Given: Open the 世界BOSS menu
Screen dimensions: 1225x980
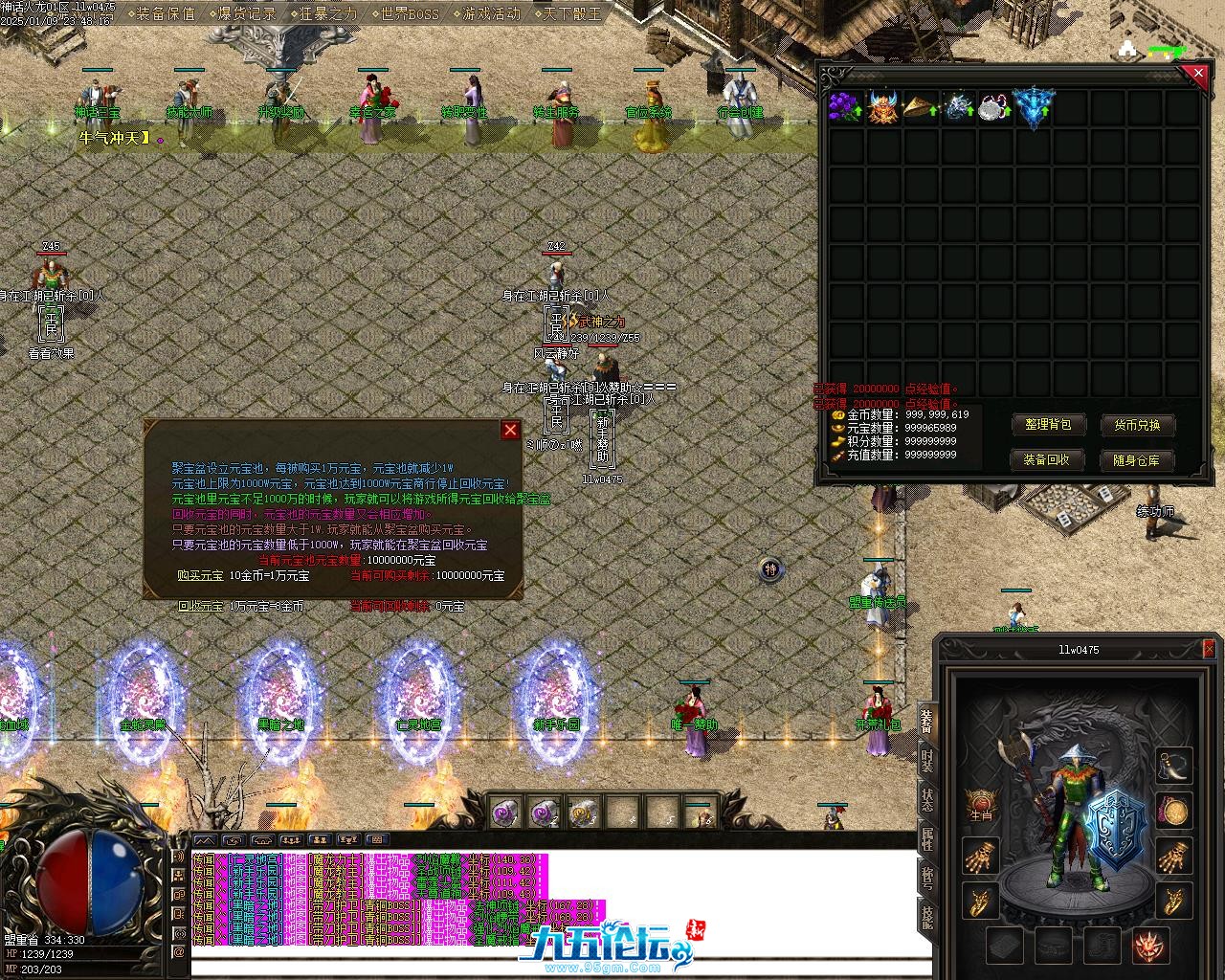Looking at the screenshot, I should (x=409, y=13).
